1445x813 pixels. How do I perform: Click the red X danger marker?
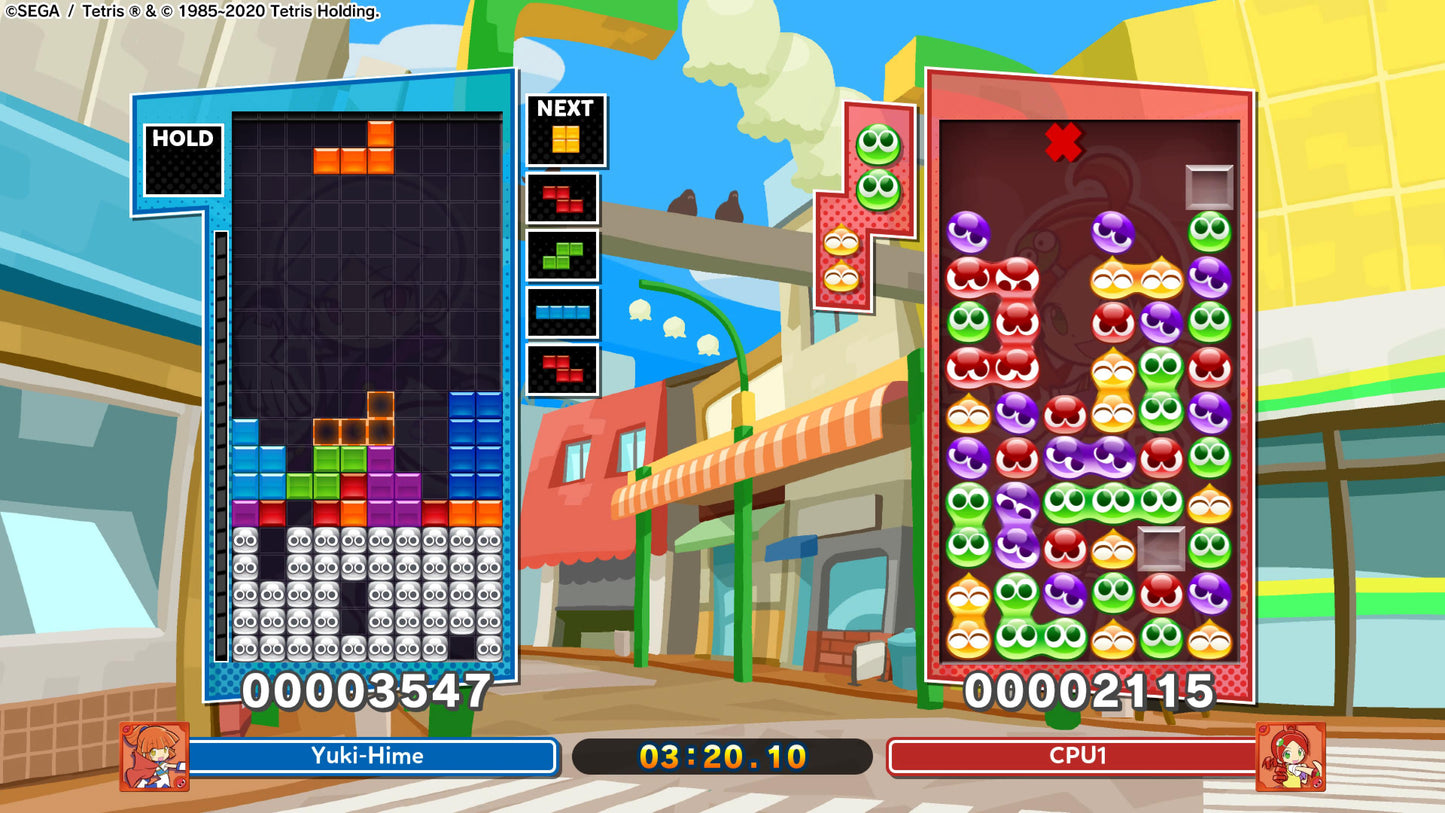[x=1063, y=142]
